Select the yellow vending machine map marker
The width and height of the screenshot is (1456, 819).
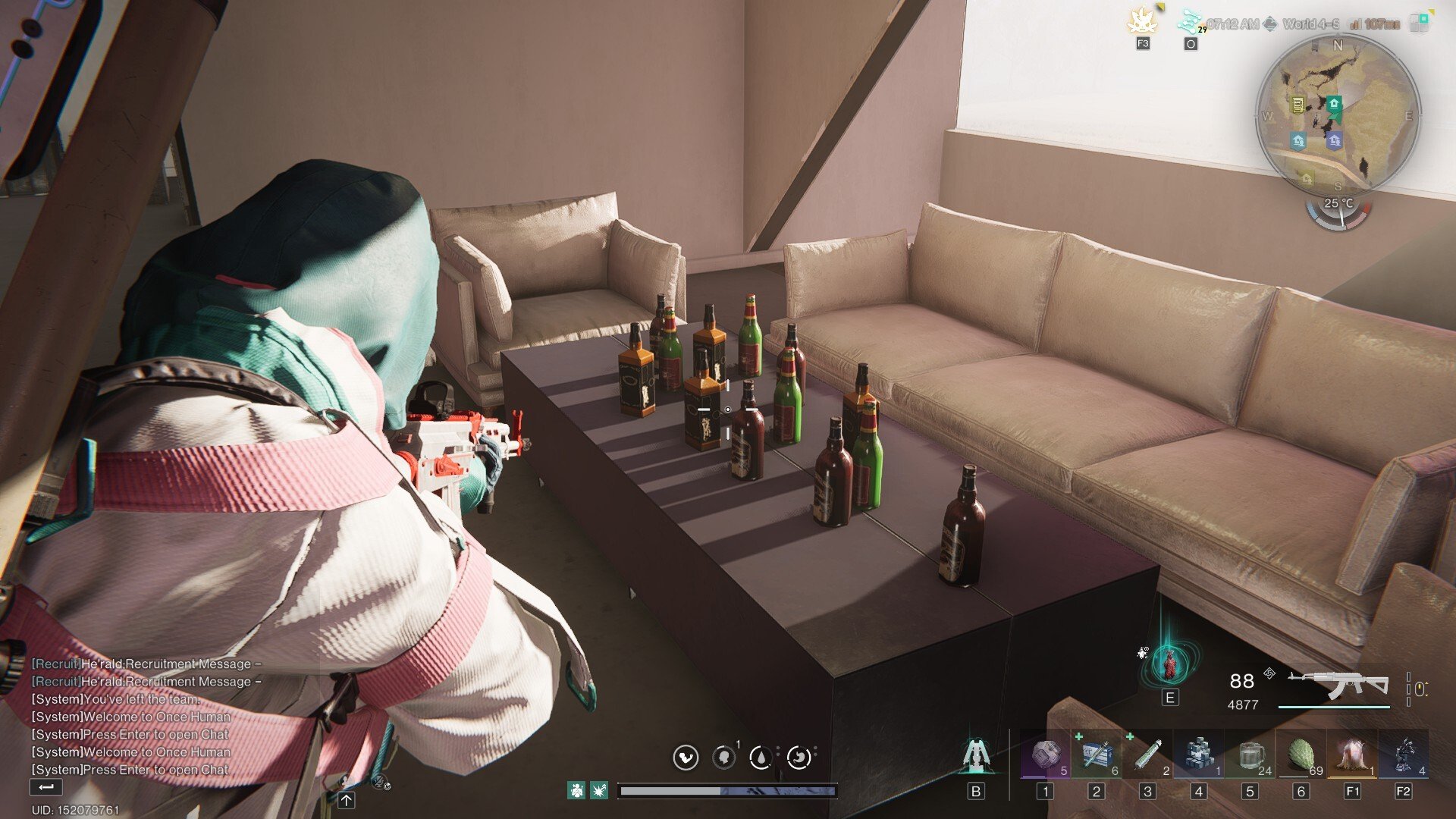click(1298, 105)
